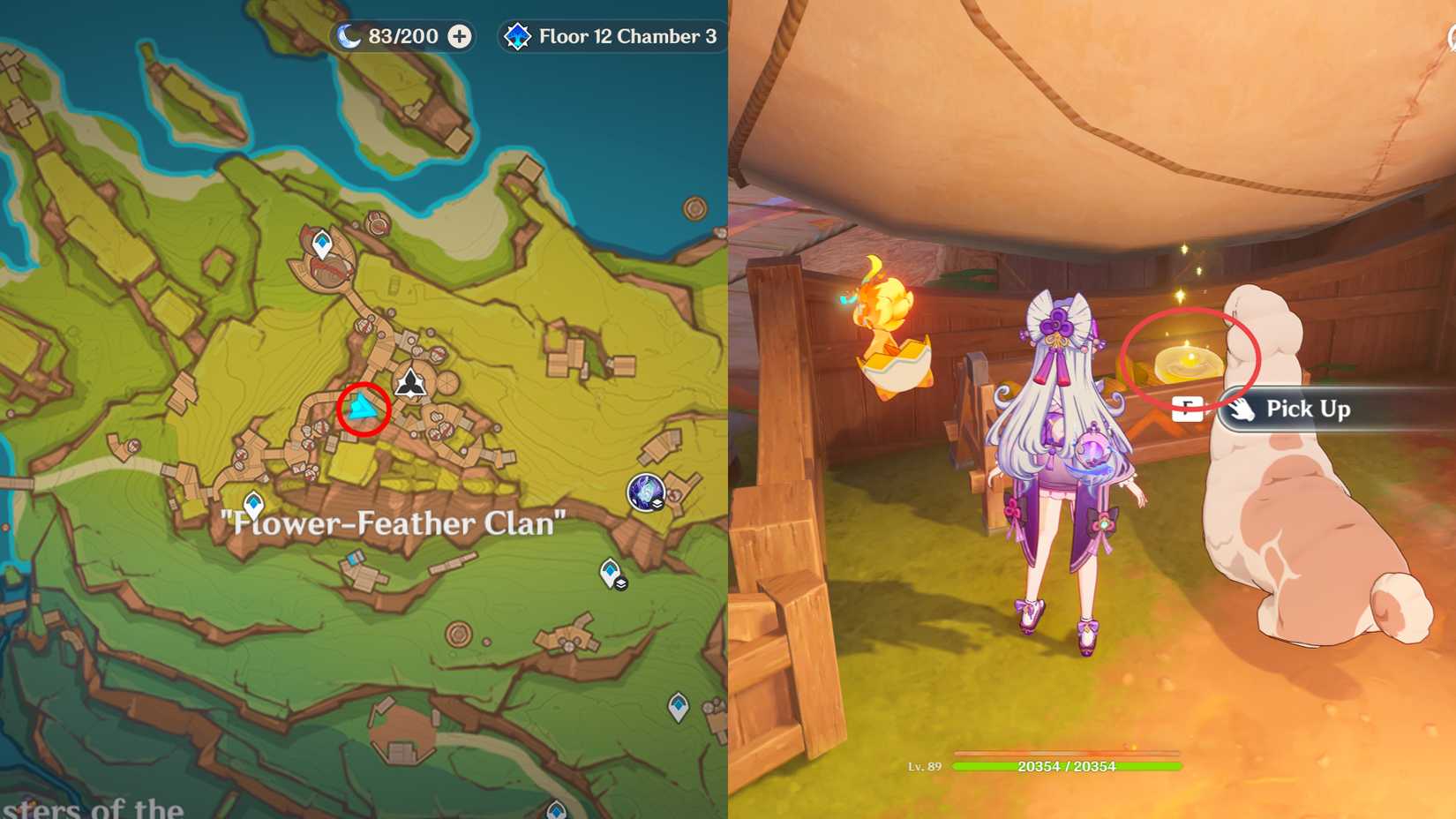This screenshot has width=1456, height=819.
Task: Click the teleport waypoint at the top of the village
Action: click(322, 243)
